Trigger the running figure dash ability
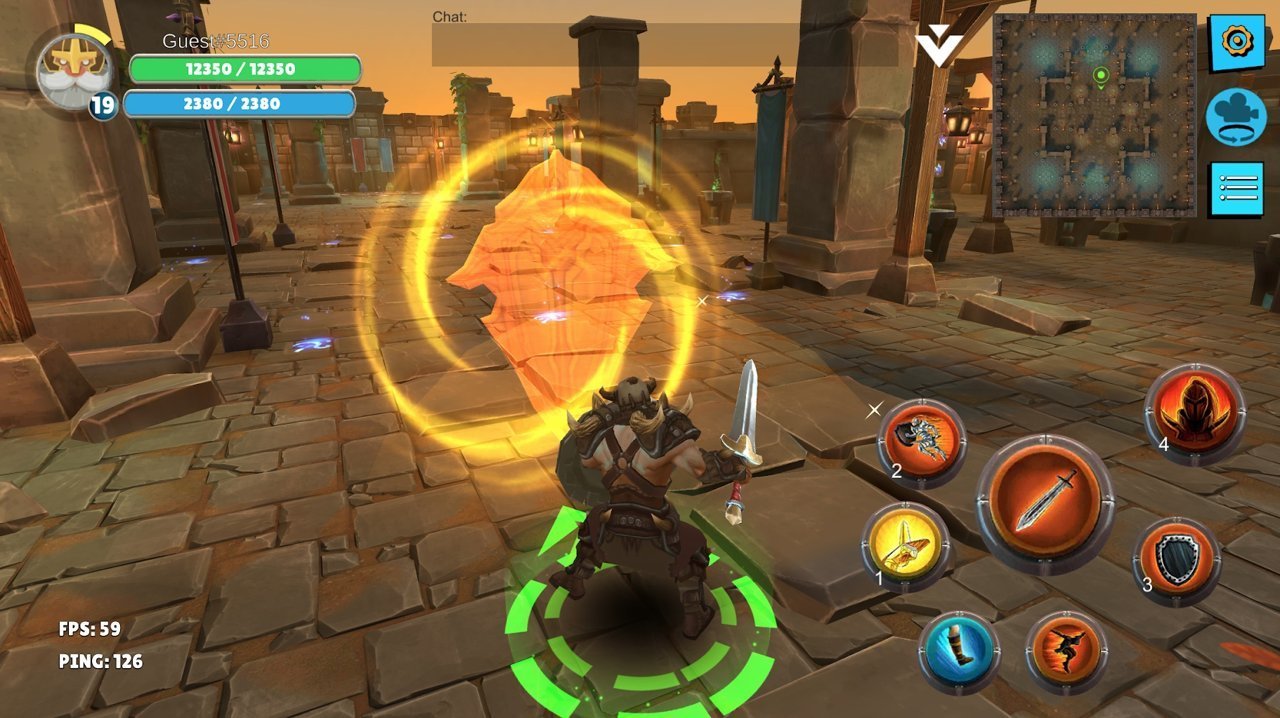Image resolution: width=1280 pixels, height=718 pixels. 1066,651
